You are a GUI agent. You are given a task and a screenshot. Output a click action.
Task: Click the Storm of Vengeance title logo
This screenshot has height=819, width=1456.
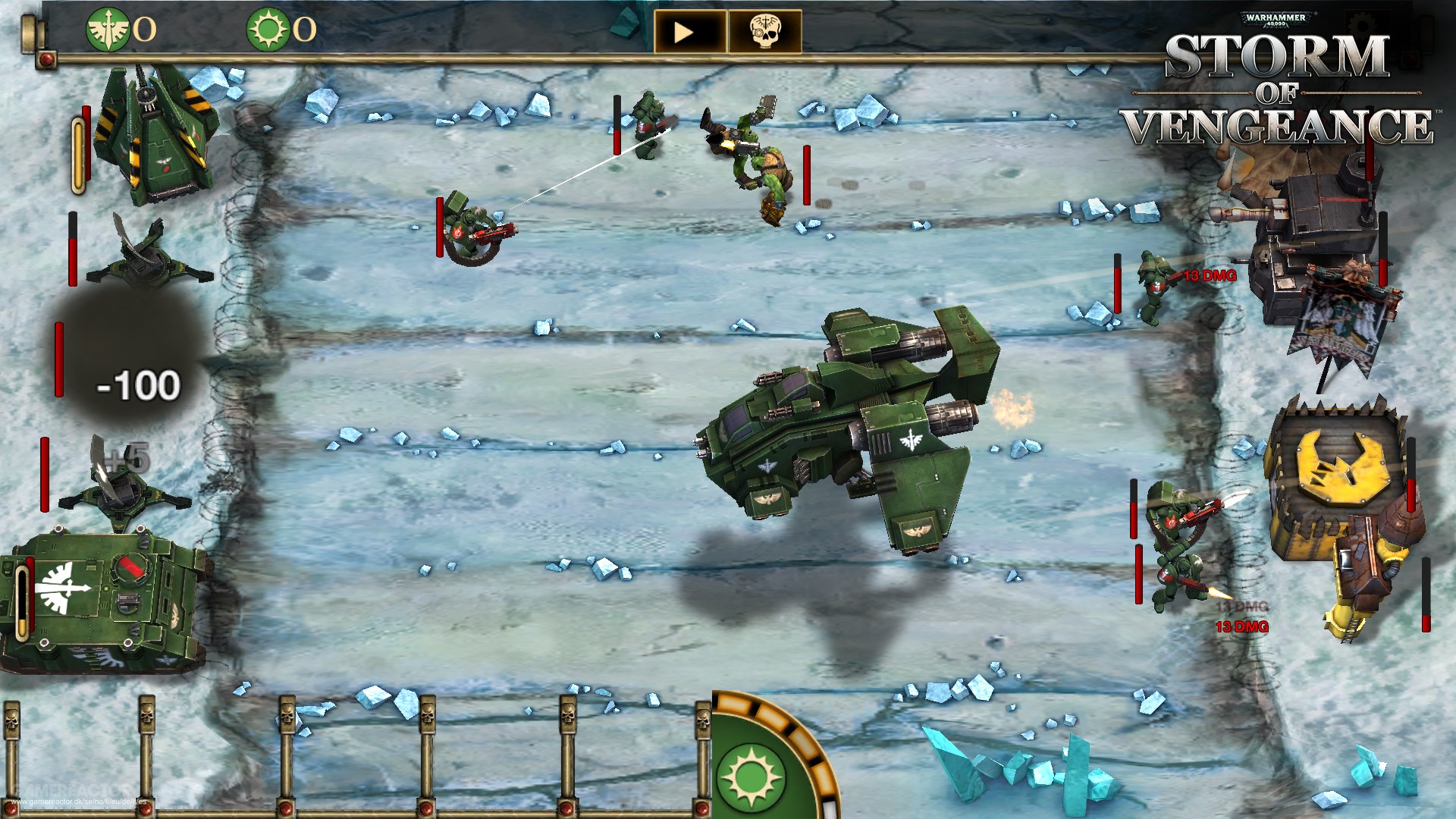click(1282, 87)
